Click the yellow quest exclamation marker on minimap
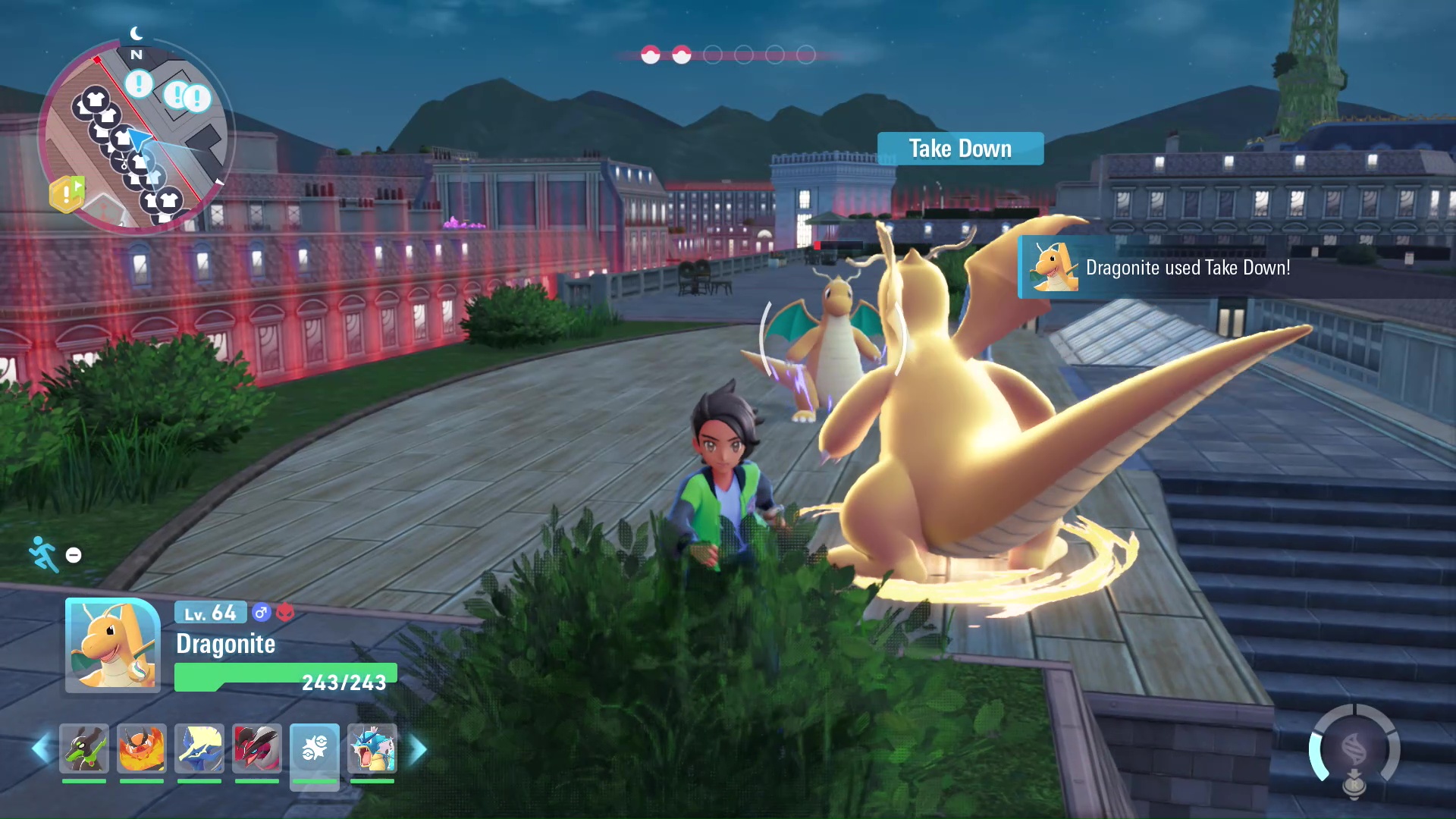This screenshot has width=1456, height=819. 67,194
